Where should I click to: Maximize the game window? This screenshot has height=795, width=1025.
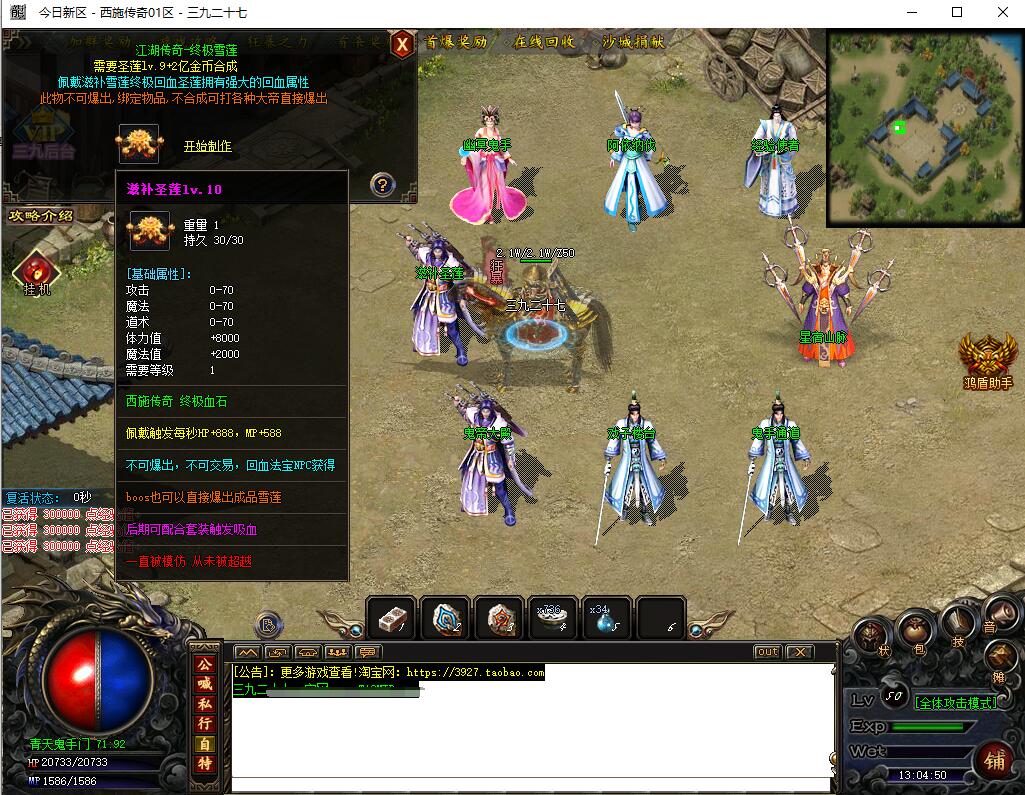point(957,13)
